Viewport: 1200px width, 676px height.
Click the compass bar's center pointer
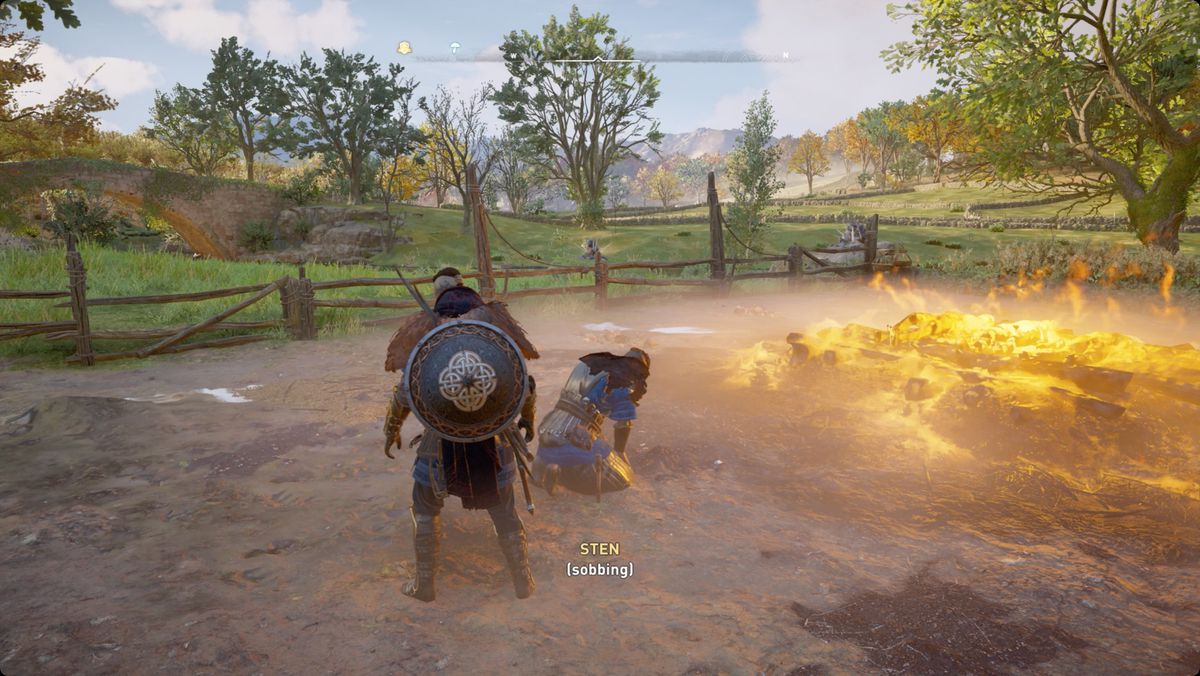pyautogui.click(x=598, y=59)
